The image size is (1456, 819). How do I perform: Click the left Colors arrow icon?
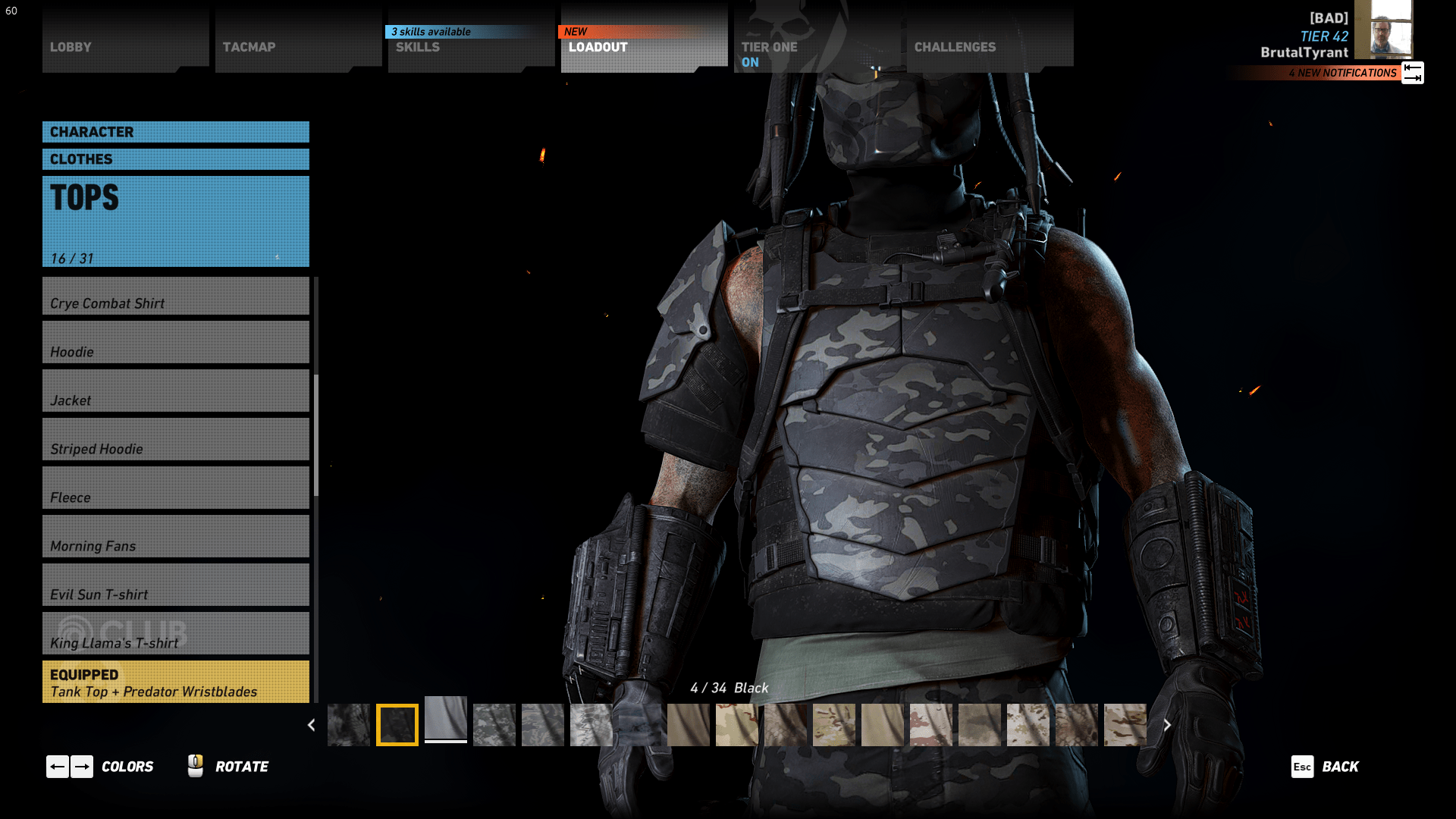58,767
